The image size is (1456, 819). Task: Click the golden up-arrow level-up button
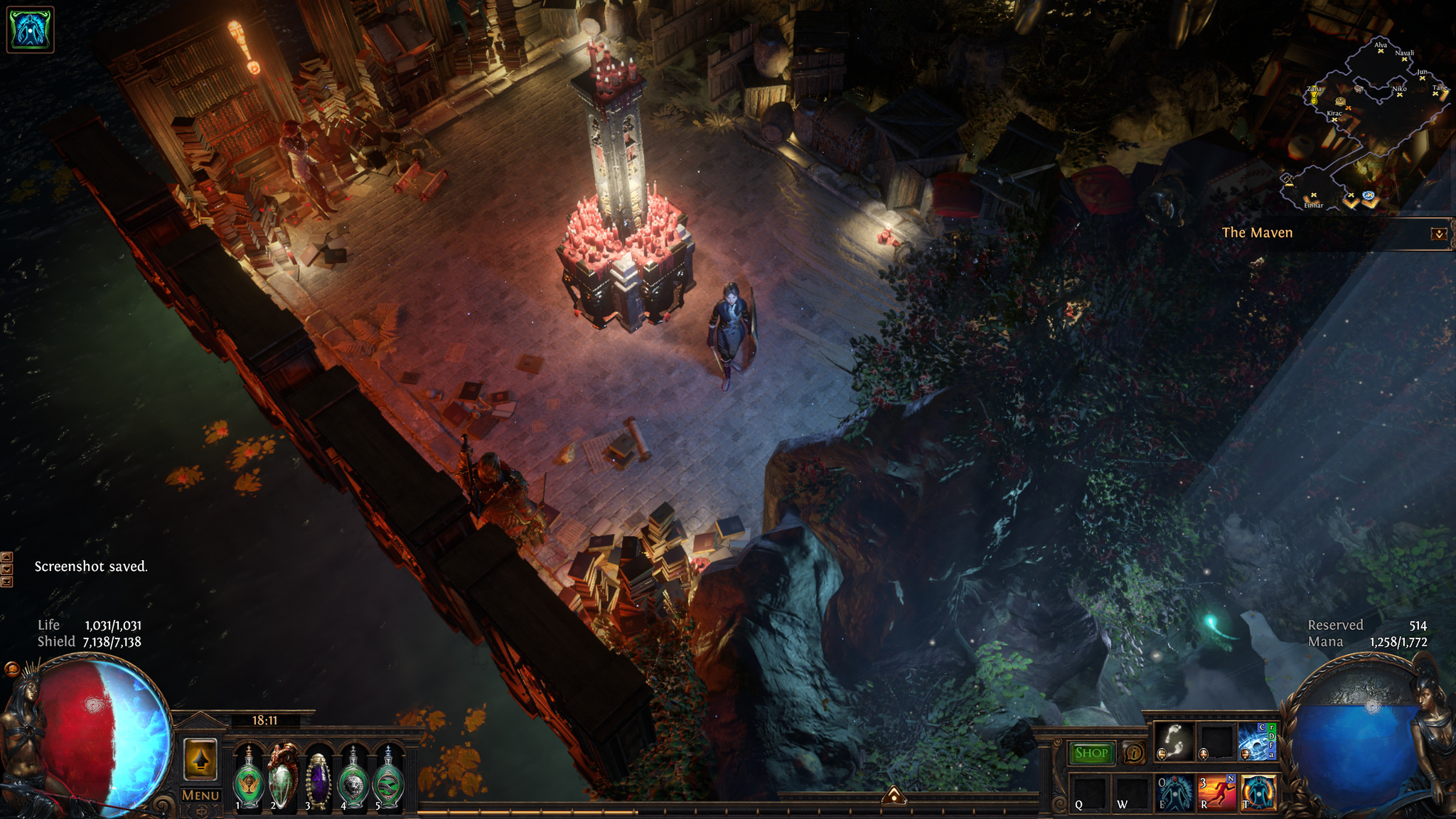click(200, 759)
